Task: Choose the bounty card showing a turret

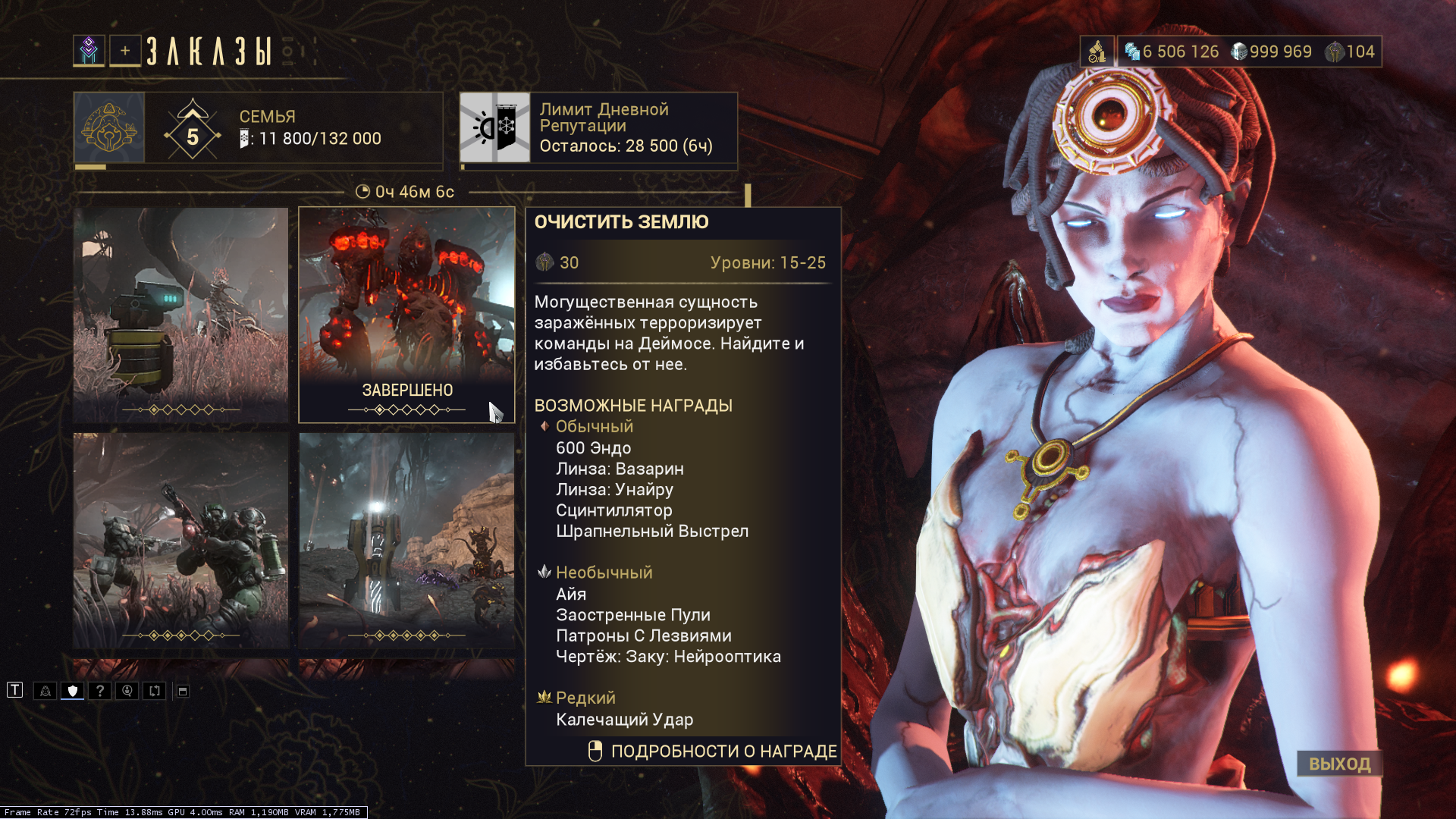Action: [181, 315]
